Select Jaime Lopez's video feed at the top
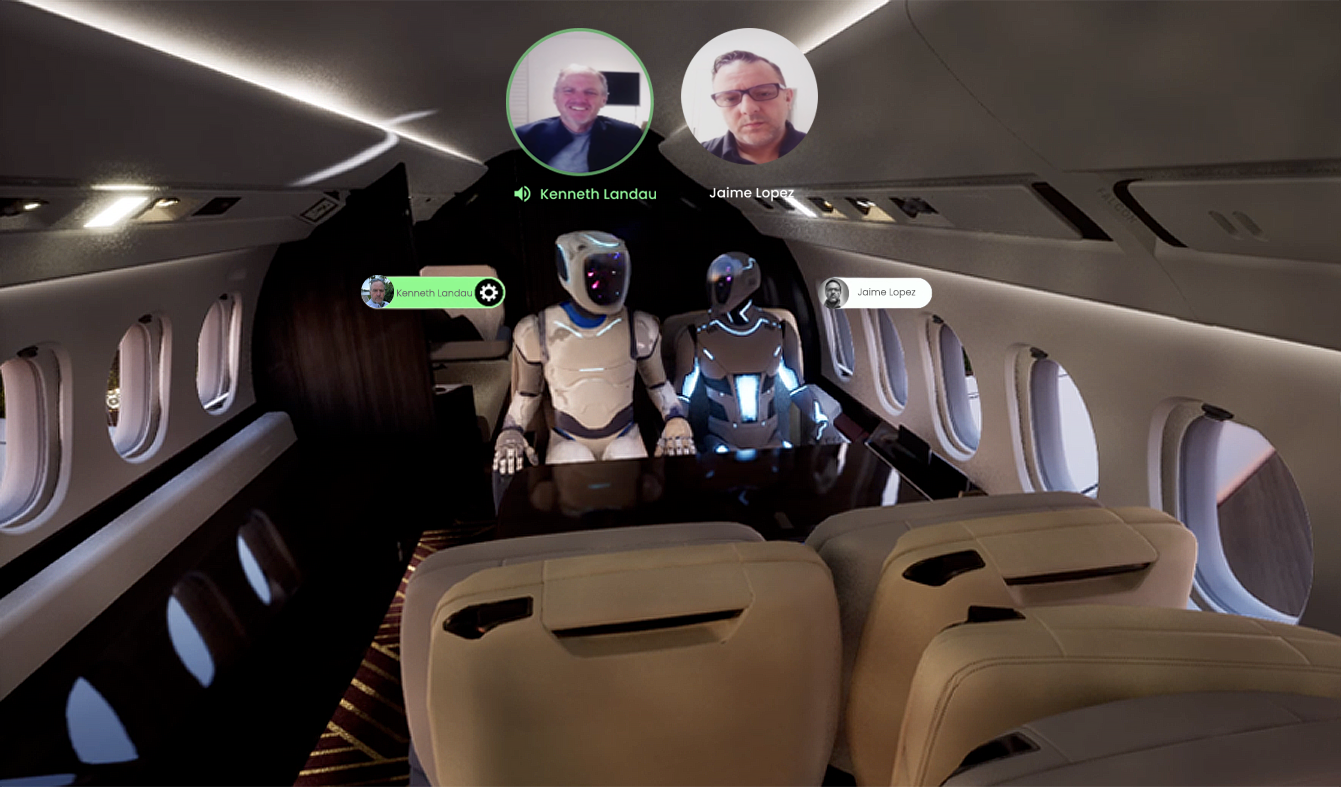This screenshot has width=1341, height=787. (x=749, y=94)
